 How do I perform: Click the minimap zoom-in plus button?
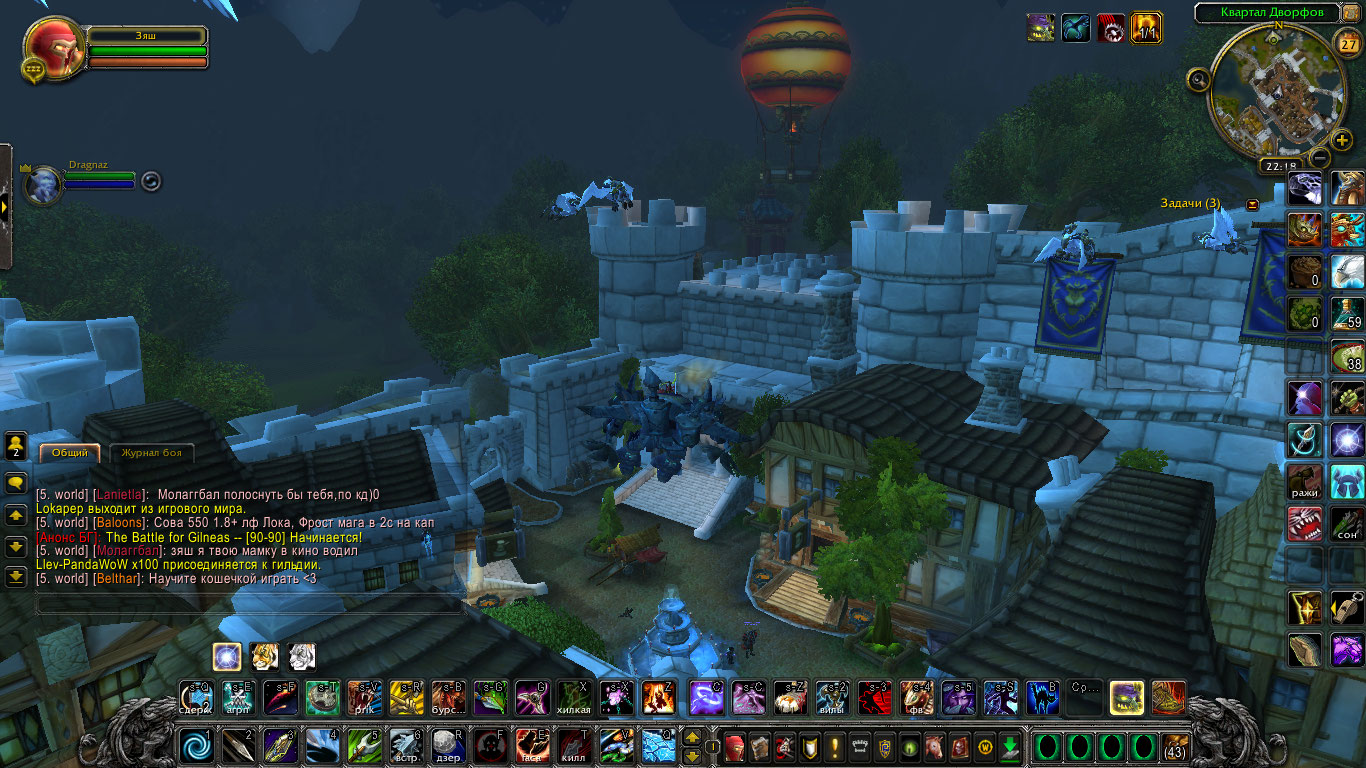[x=1342, y=140]
